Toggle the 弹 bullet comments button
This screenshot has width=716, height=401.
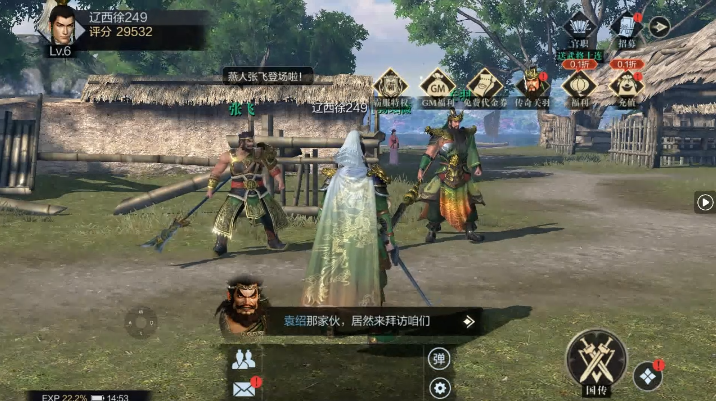(439, 359)
